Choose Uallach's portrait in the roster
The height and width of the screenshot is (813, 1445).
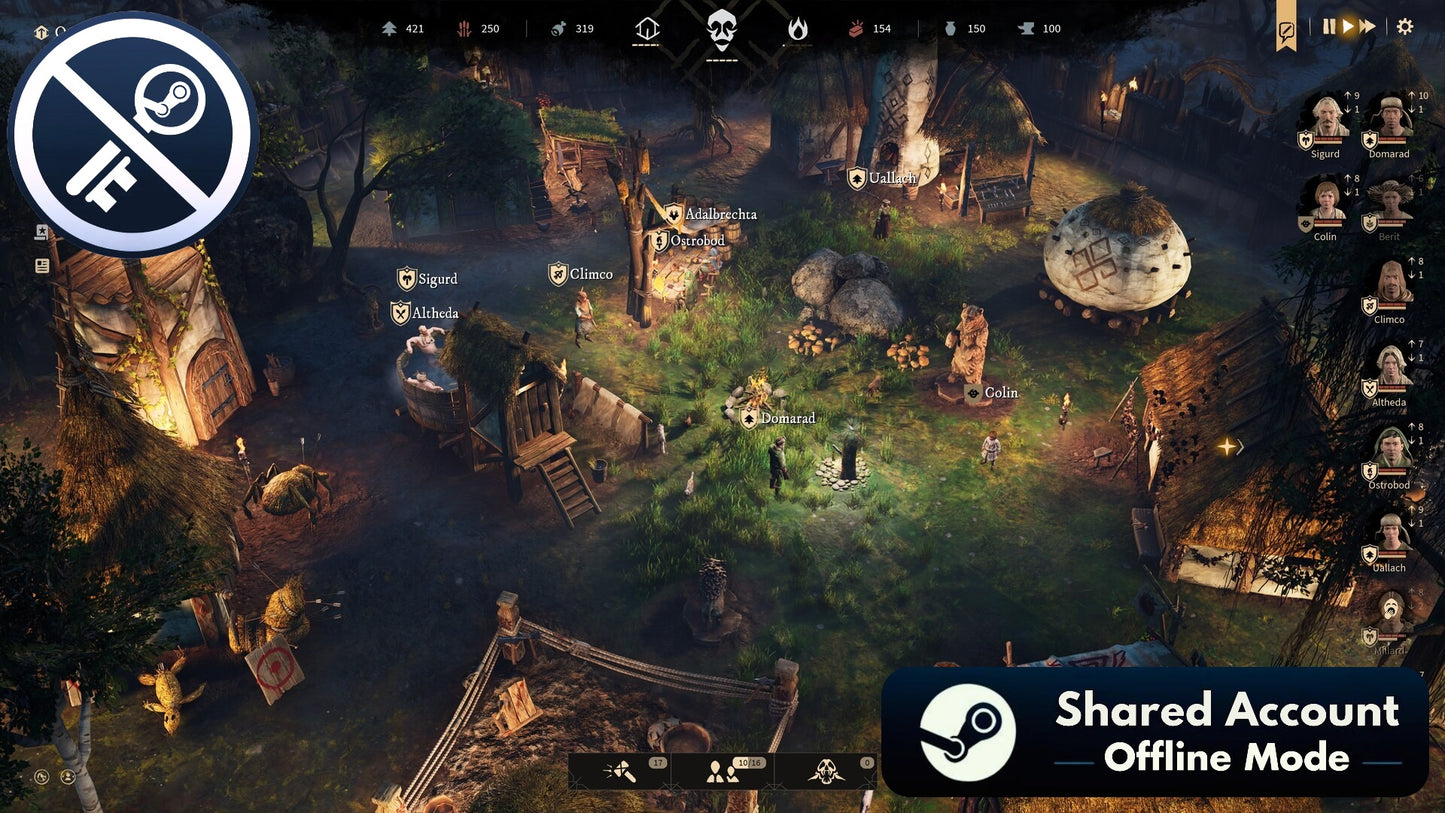point(1389,535)
